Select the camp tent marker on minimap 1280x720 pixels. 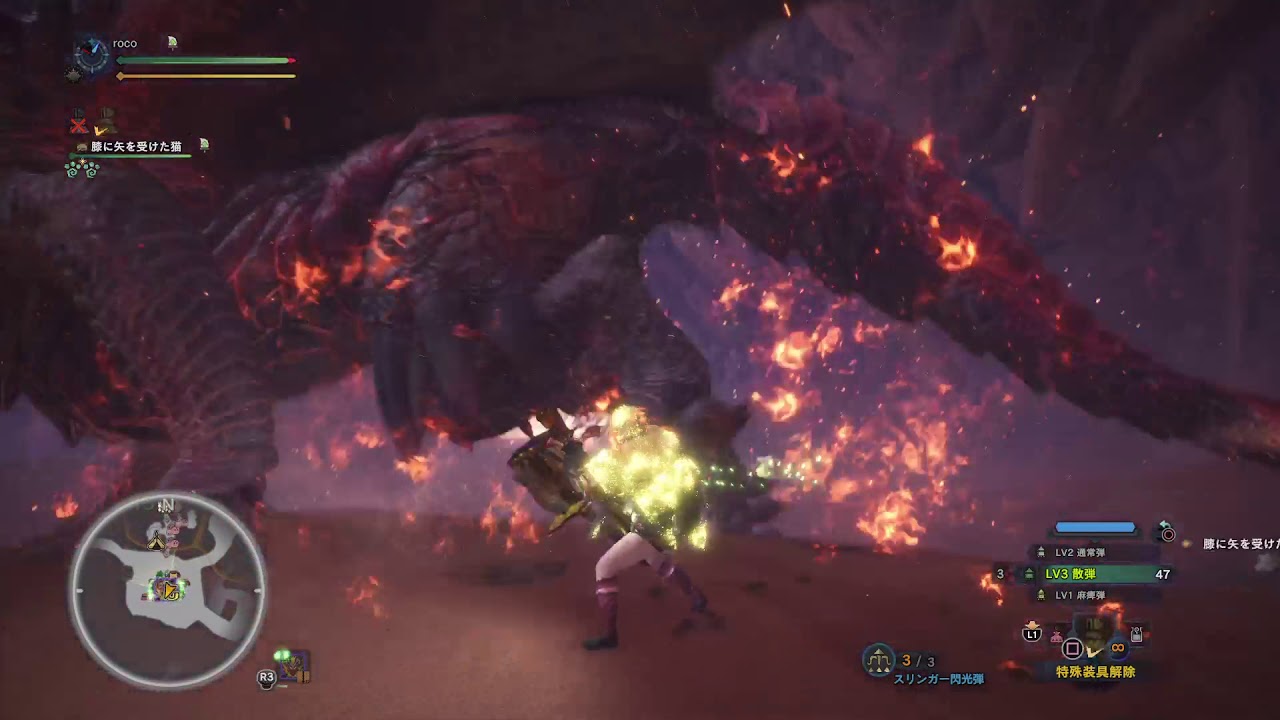(x=157, y=542)
